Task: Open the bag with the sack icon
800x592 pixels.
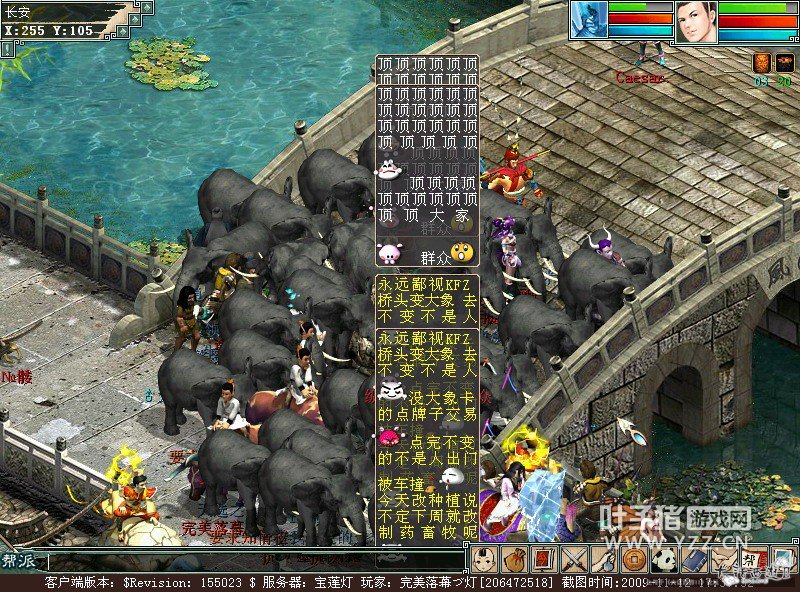Action: click(x=514, y=559)
